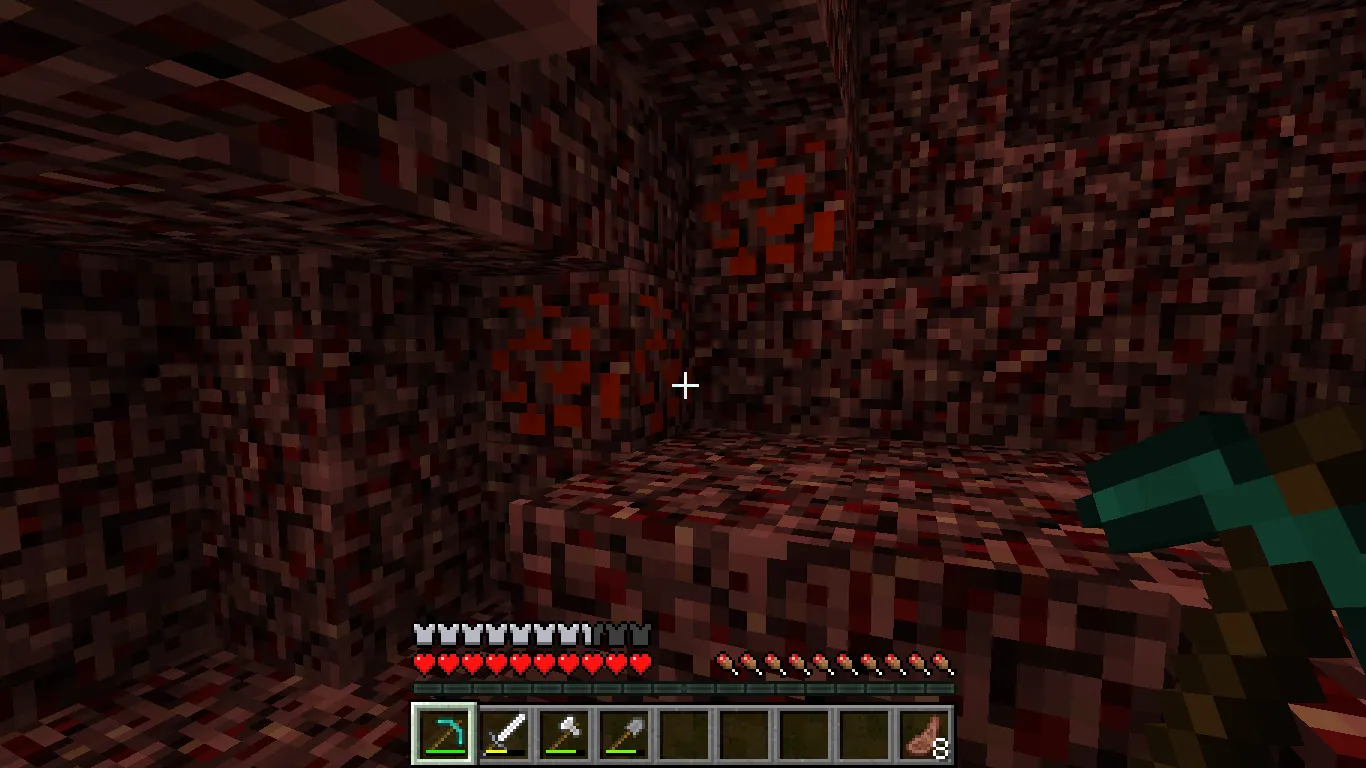Click the crosshair at screen center
The width and height of the screenshot is (1366, 768).
[686, 385]
